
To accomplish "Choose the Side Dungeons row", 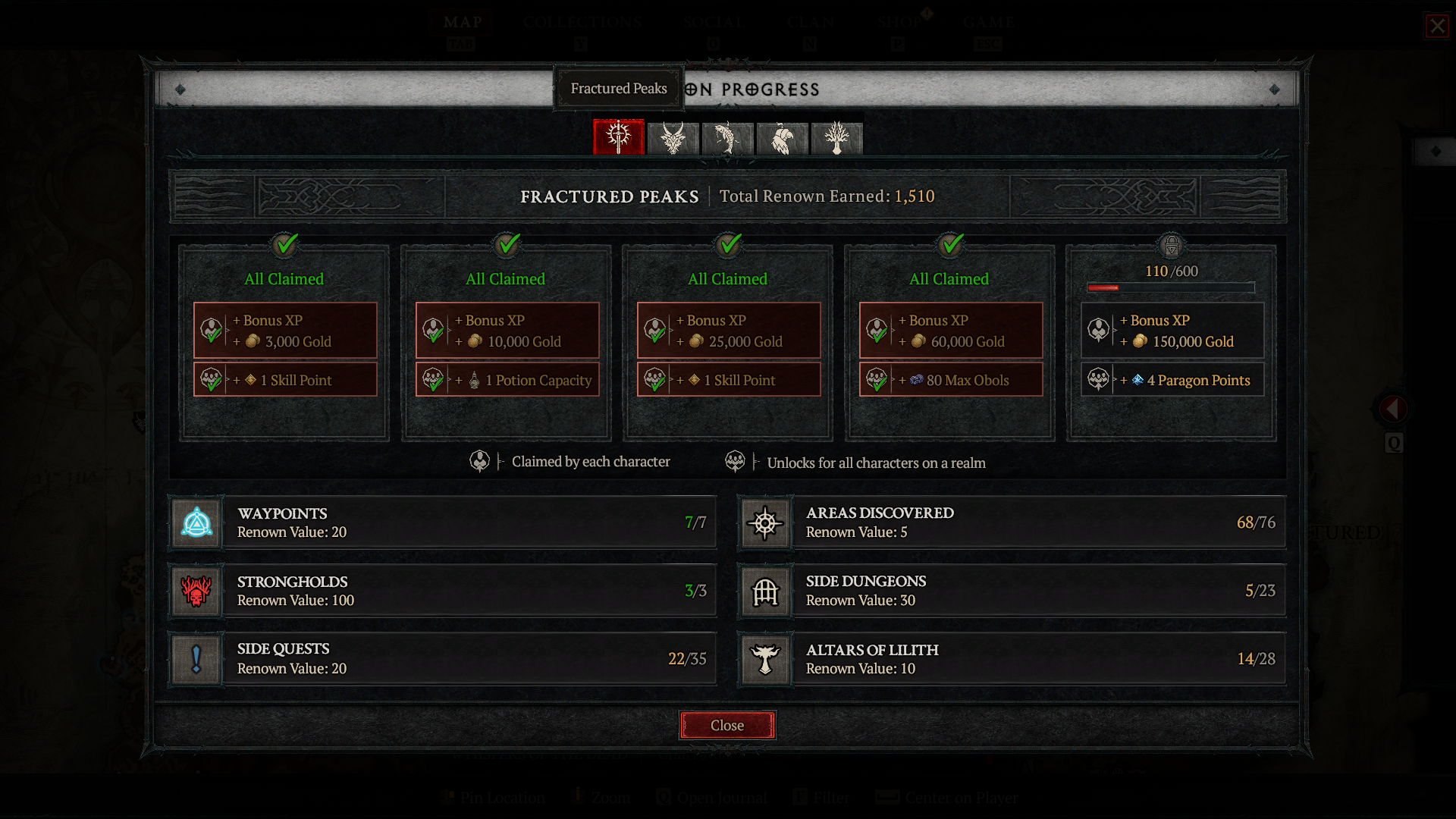I will click(1012, 591).
